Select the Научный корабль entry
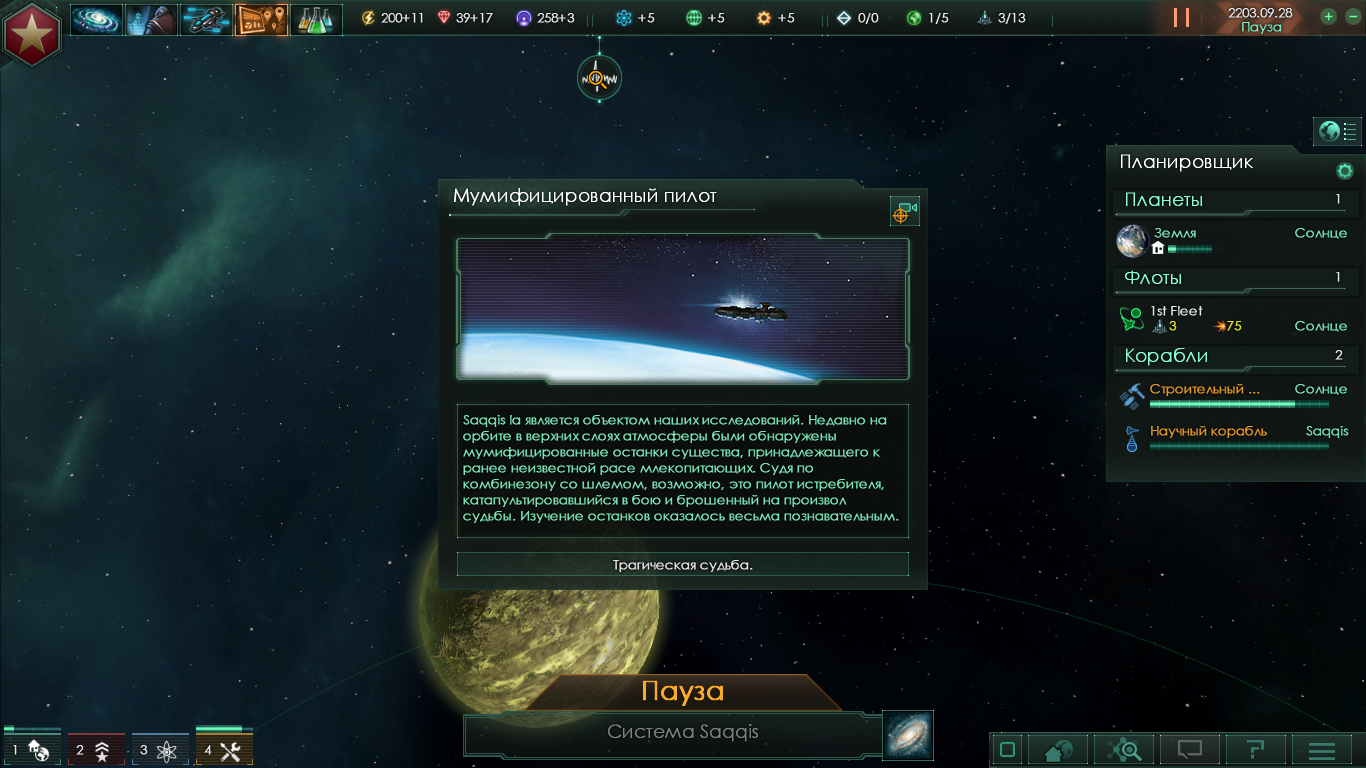The height and width of the screenshot is (768, 1366). (1208, 432)
